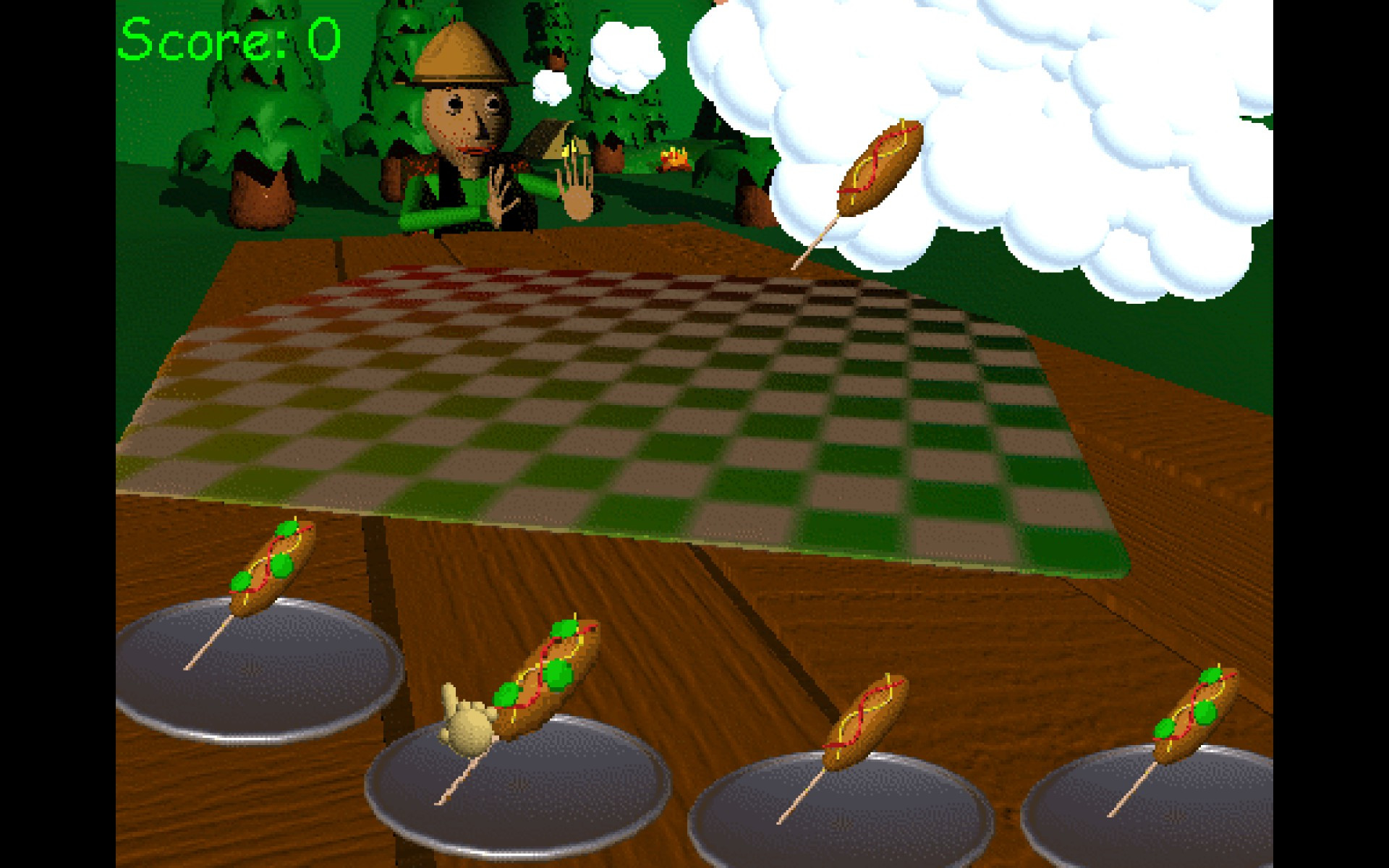Screen dimensions: 1389x868
Task: Click Baldi's raised left hand
Action: pyautogui.click(x=575, y=195)
